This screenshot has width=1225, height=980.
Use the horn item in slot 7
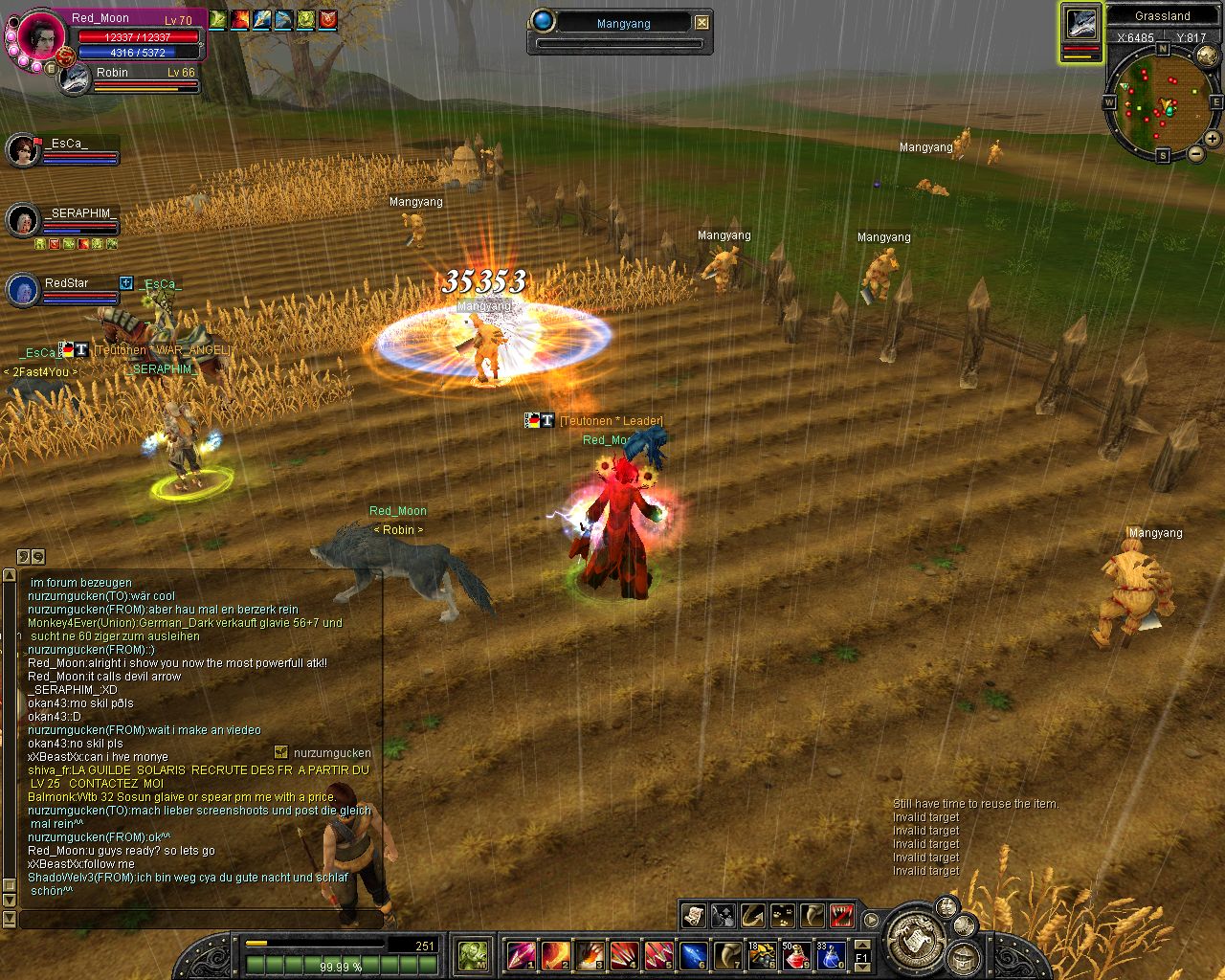(x=727, y=955)
